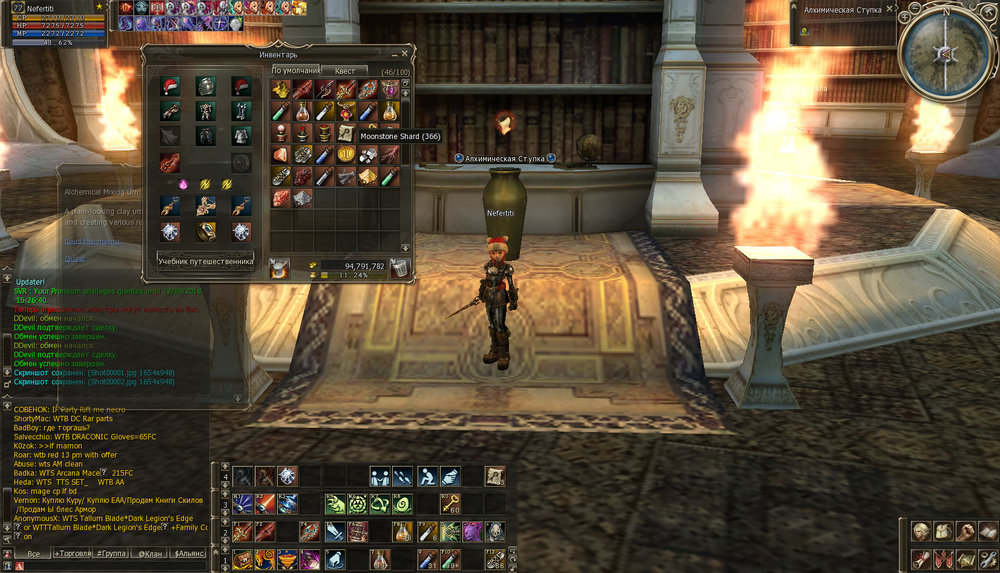Viewport: 1000px width, 573px height.
Task: Select the gold coin item in inventory
Action: (346, 154)
